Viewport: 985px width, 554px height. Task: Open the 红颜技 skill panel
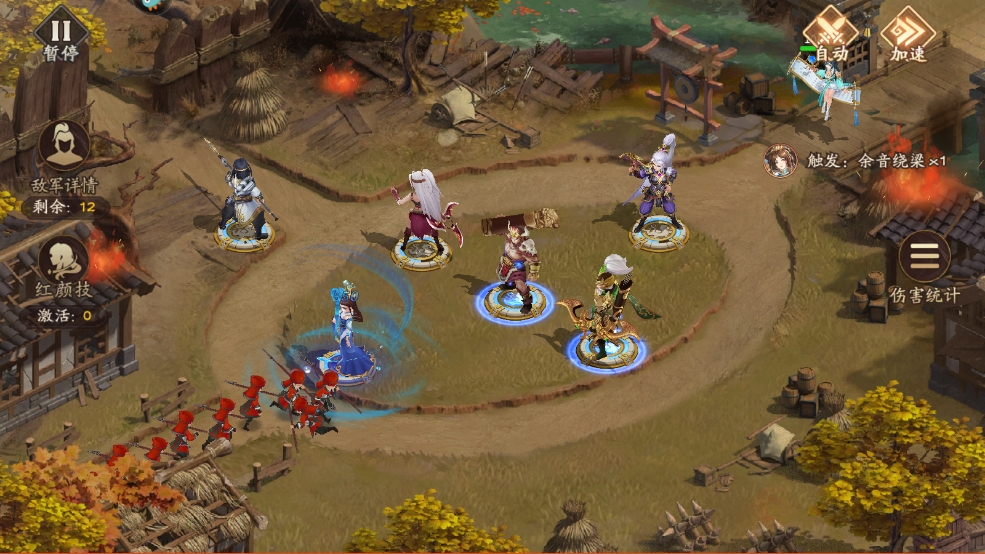tap(64, 262)
